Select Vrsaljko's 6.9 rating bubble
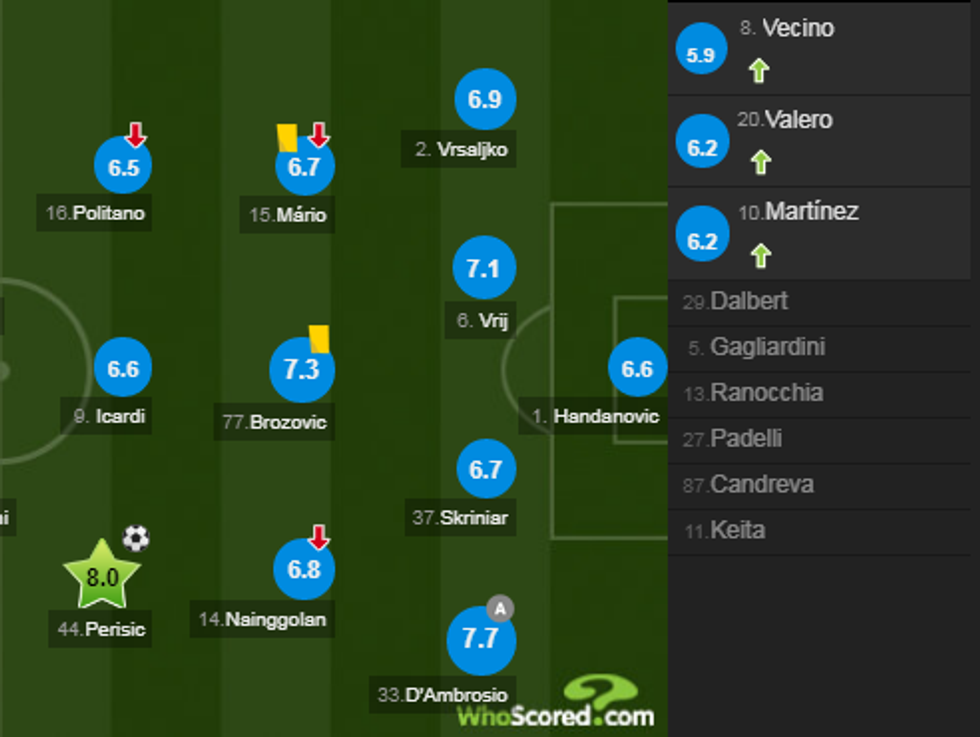The image size is (980, 737). click(485, 99)
